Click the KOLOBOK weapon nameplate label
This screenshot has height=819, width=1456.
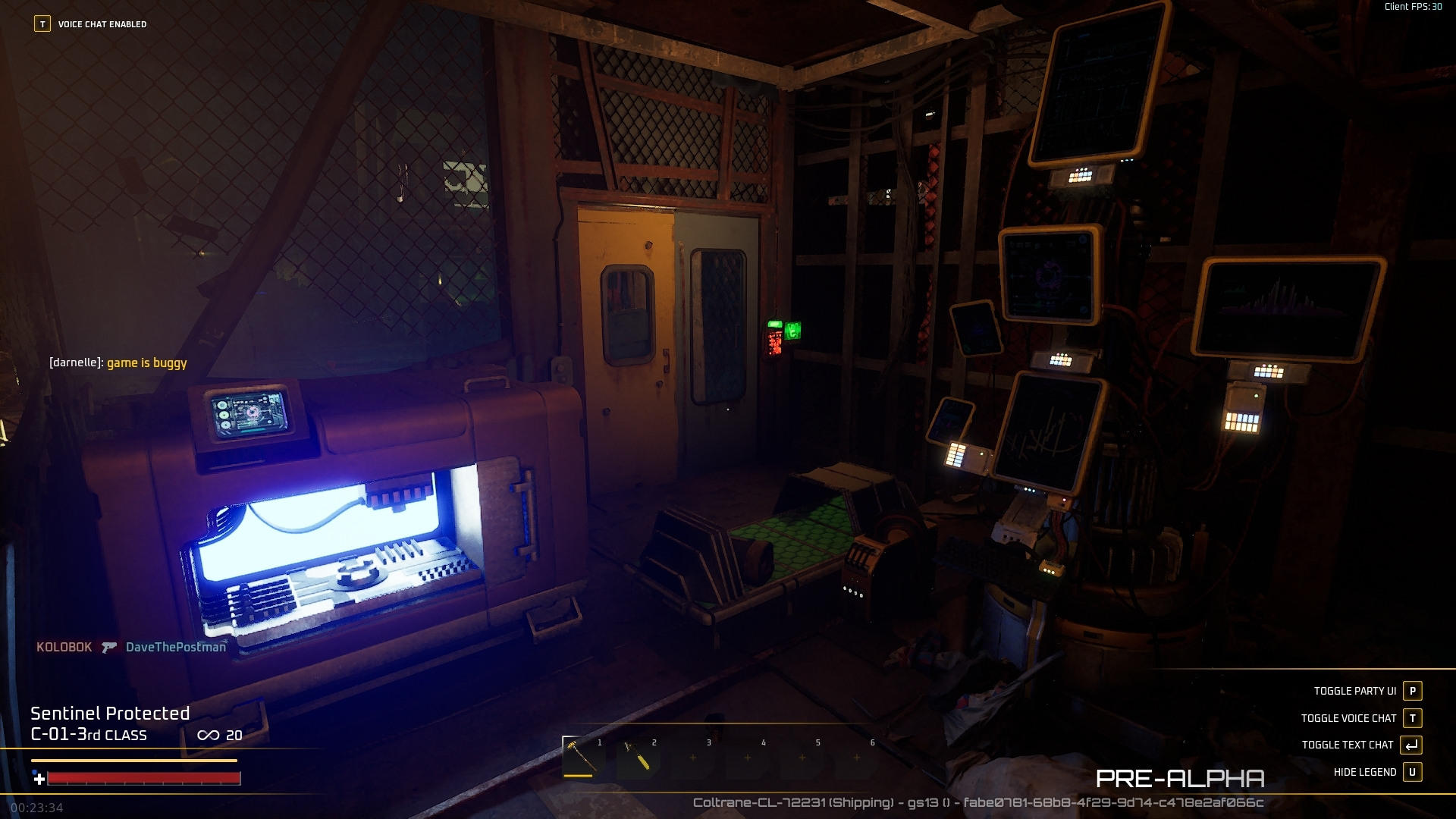[64, 648]
